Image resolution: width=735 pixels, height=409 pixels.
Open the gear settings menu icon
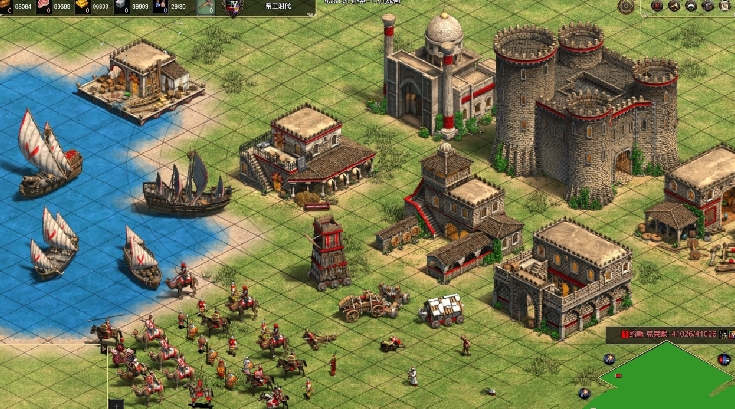click(626, 6)
